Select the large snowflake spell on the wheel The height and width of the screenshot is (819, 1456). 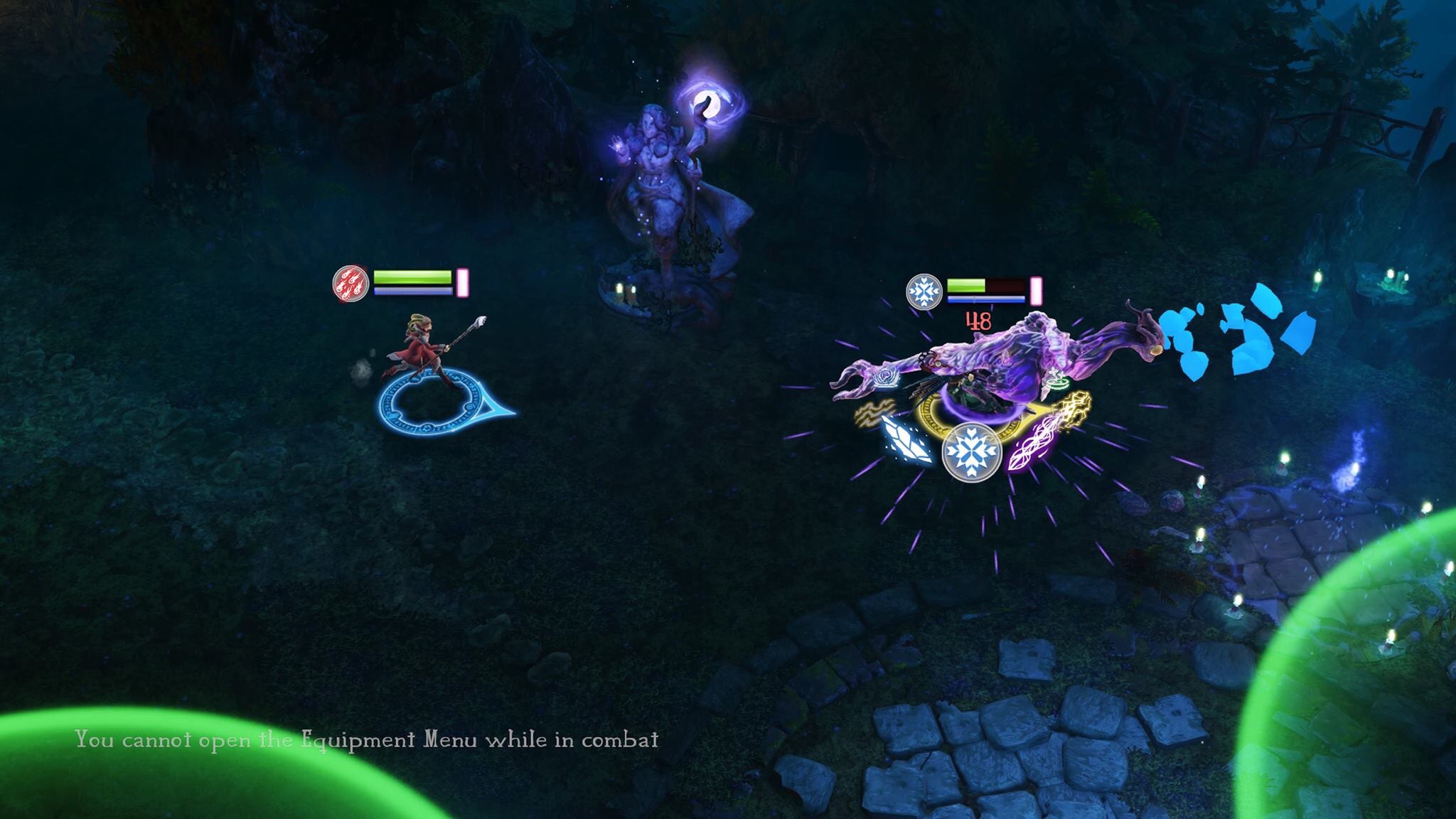pos(971,452)
